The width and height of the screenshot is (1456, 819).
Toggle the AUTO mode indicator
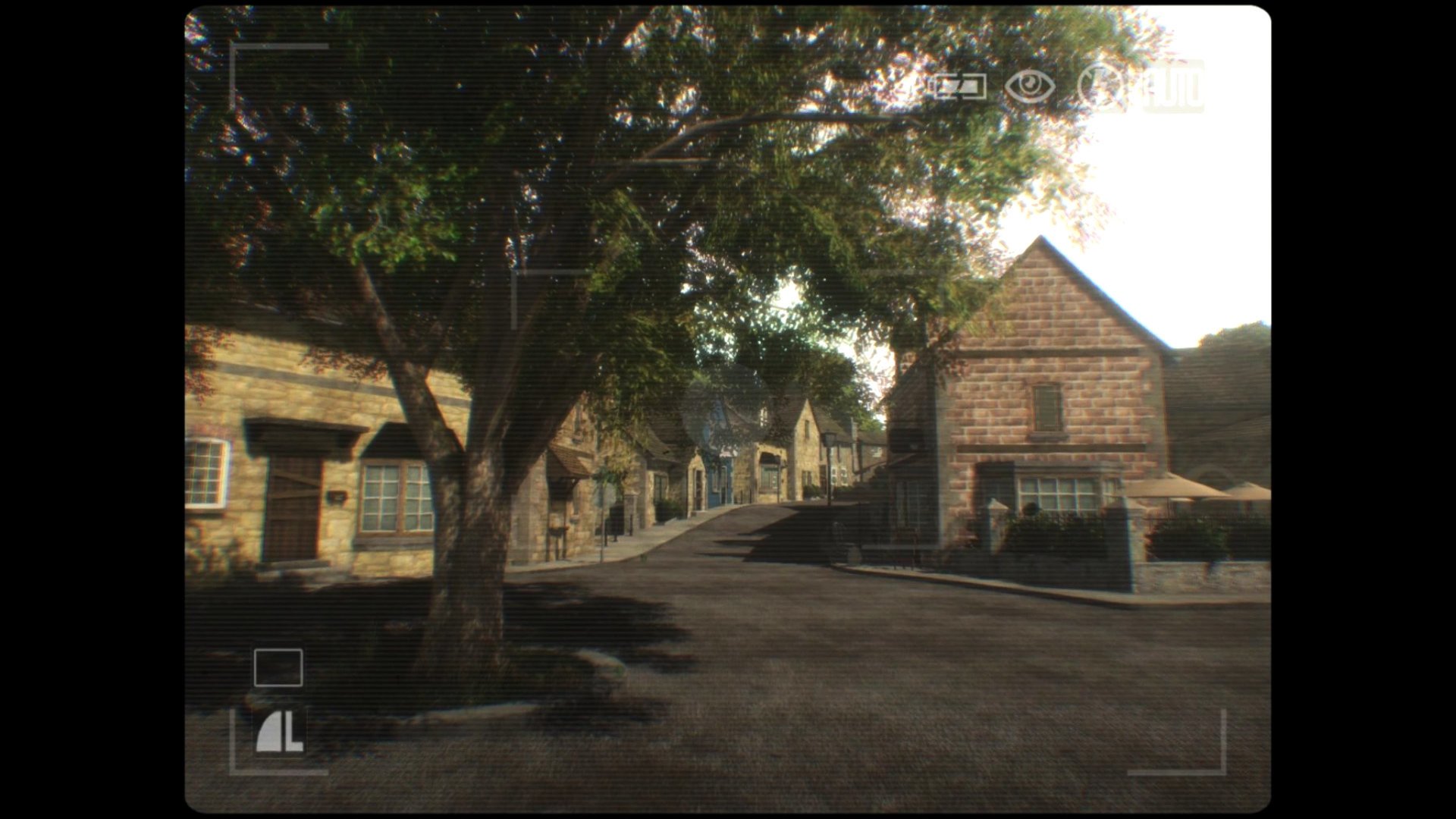click(x=1173, y=86)
